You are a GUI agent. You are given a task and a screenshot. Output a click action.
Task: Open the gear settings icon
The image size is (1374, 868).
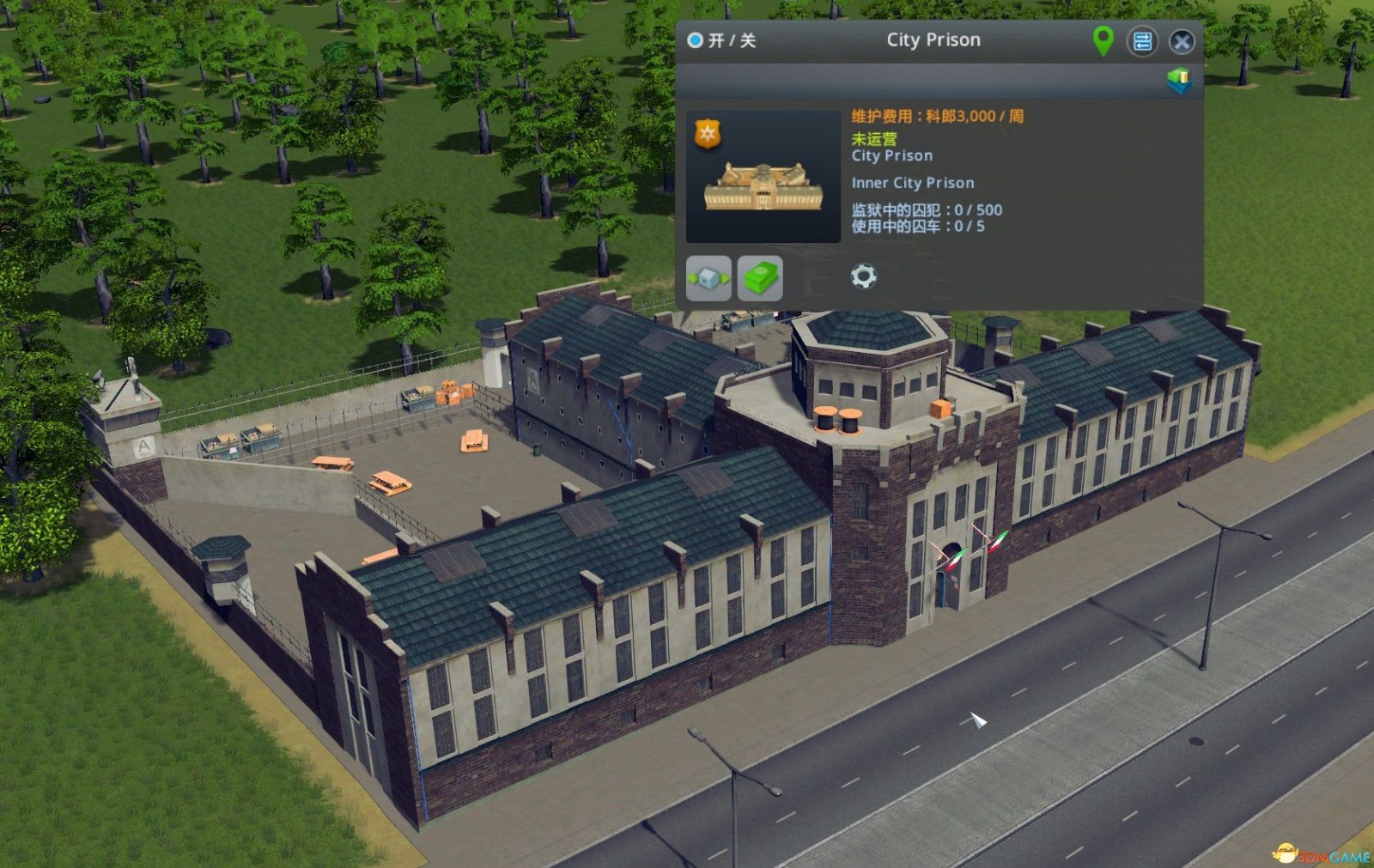(x=863, y=276)
